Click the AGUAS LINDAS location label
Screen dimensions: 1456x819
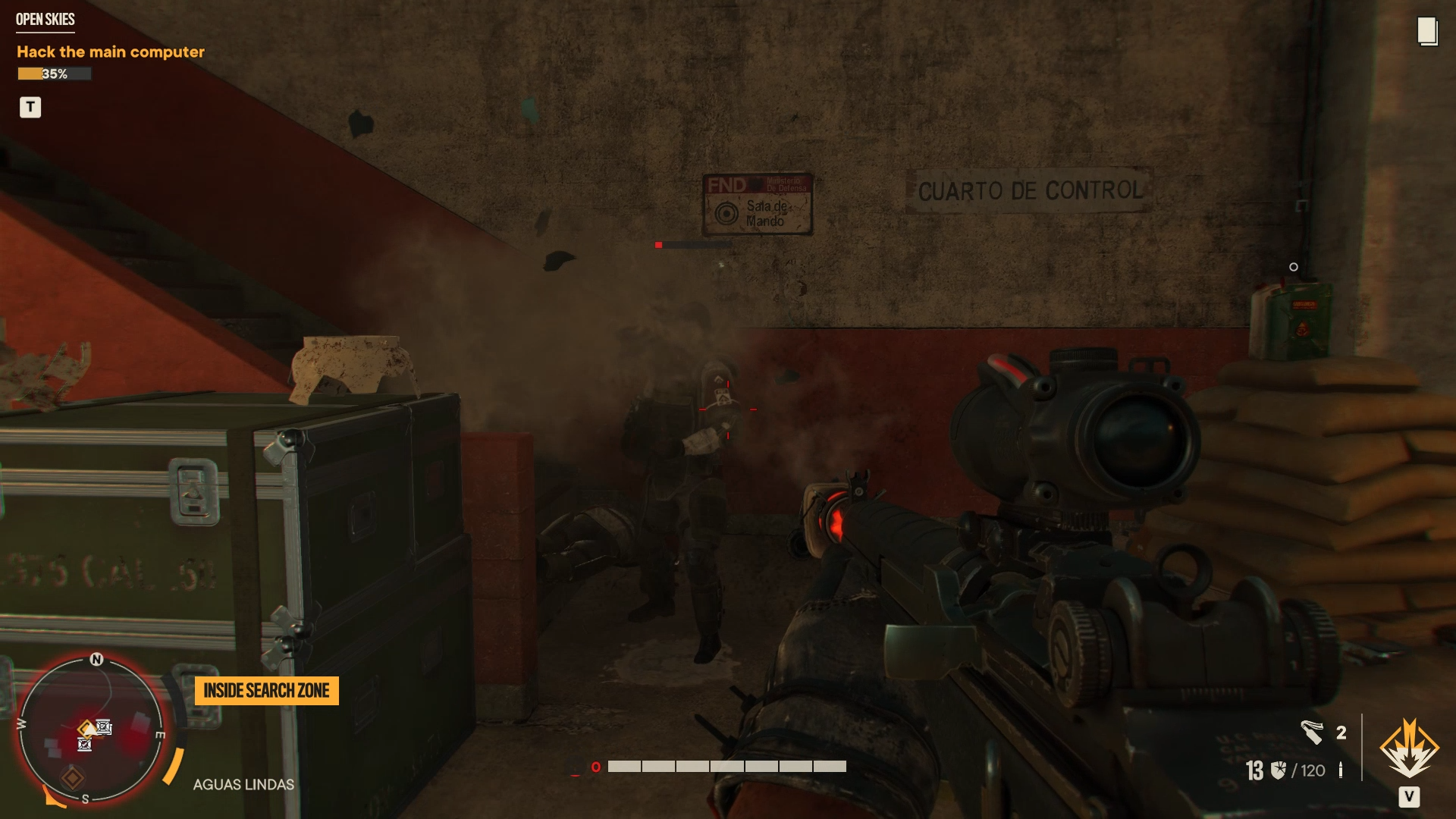point(244,784)
